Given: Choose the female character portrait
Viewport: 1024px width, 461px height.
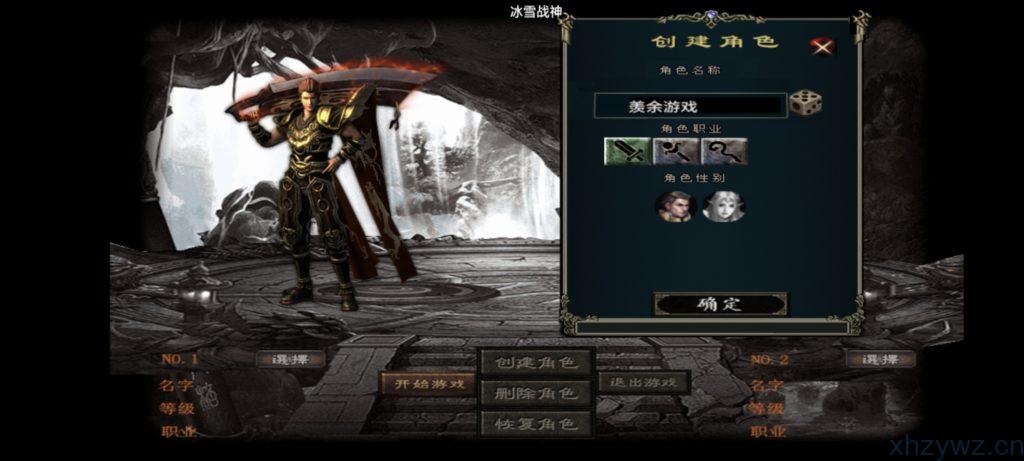Looking at the screenshot, I should click(x=723, y=205).
